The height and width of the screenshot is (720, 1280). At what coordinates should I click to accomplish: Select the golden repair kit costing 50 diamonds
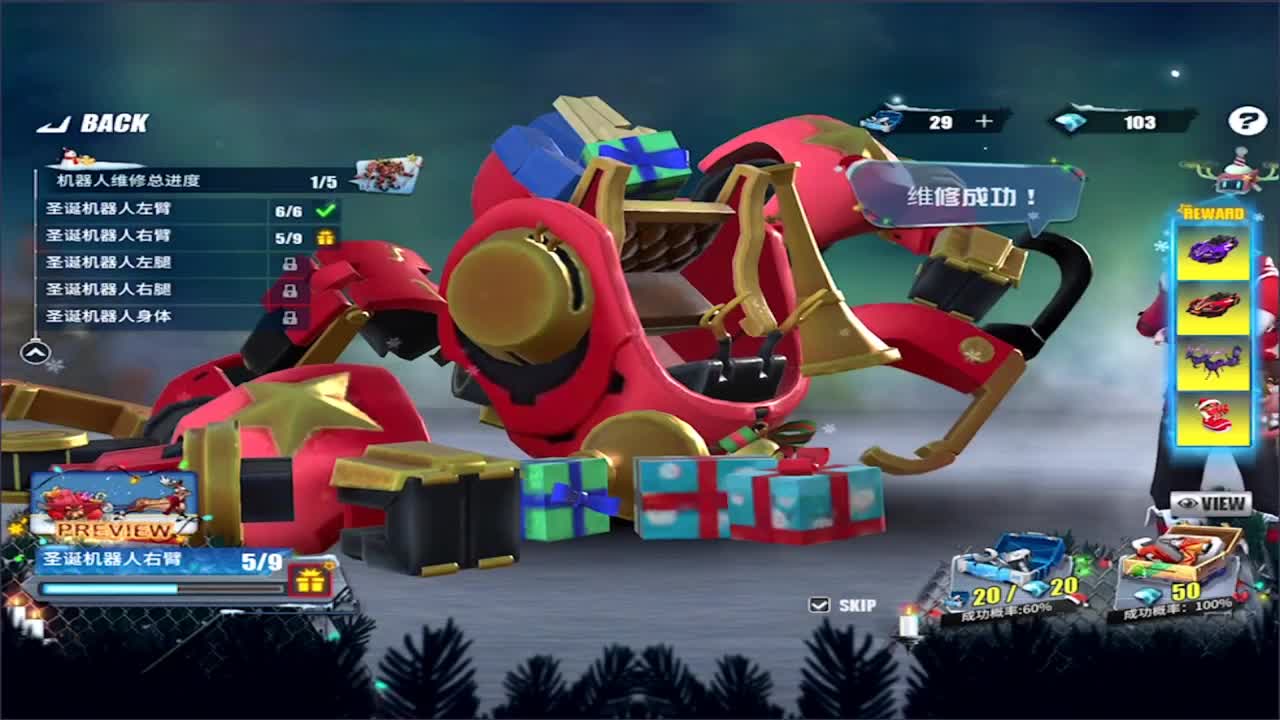(1180, 555)
